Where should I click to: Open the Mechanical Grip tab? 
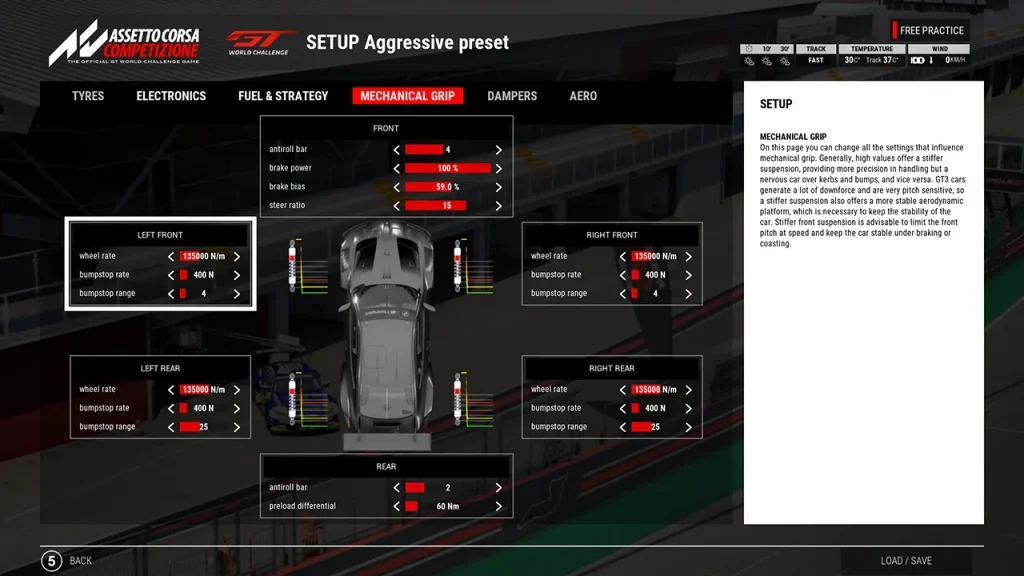407,96
